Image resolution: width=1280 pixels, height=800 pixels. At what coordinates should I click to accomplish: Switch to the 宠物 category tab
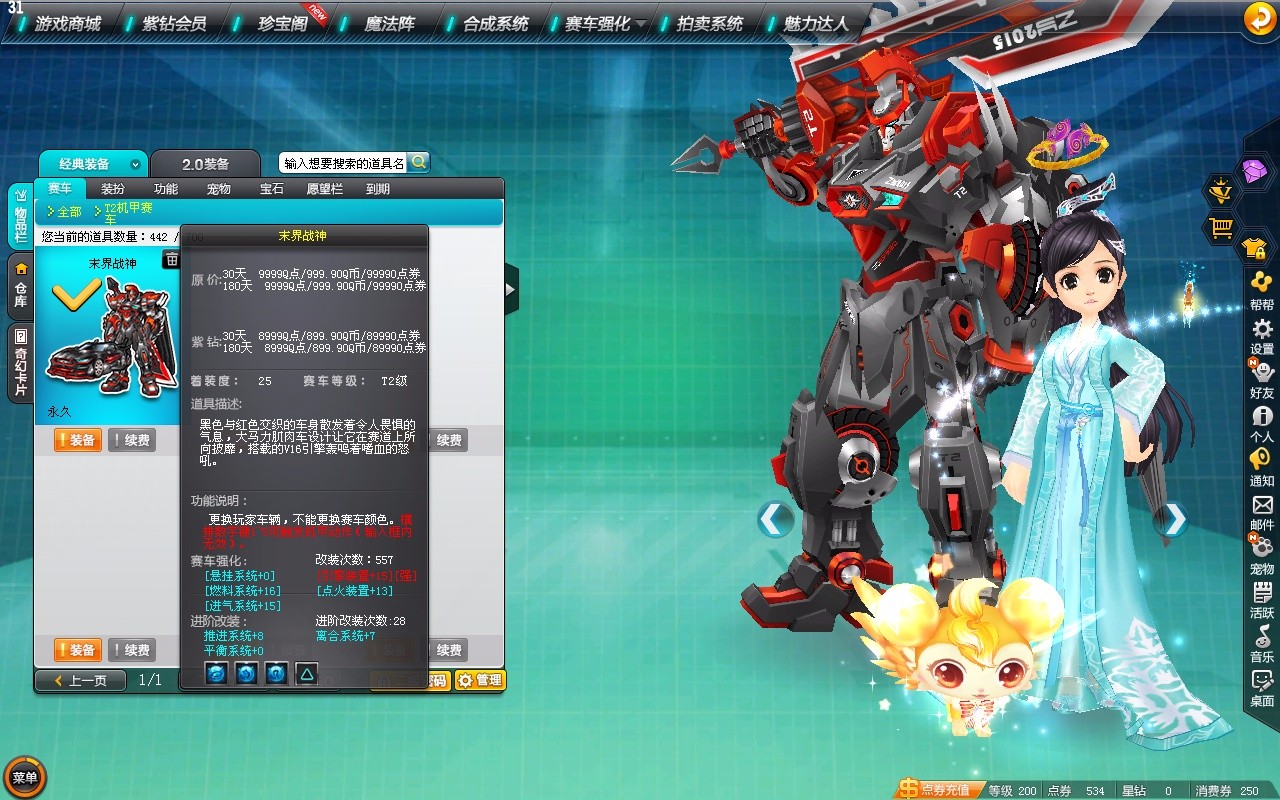coord(218,189)
